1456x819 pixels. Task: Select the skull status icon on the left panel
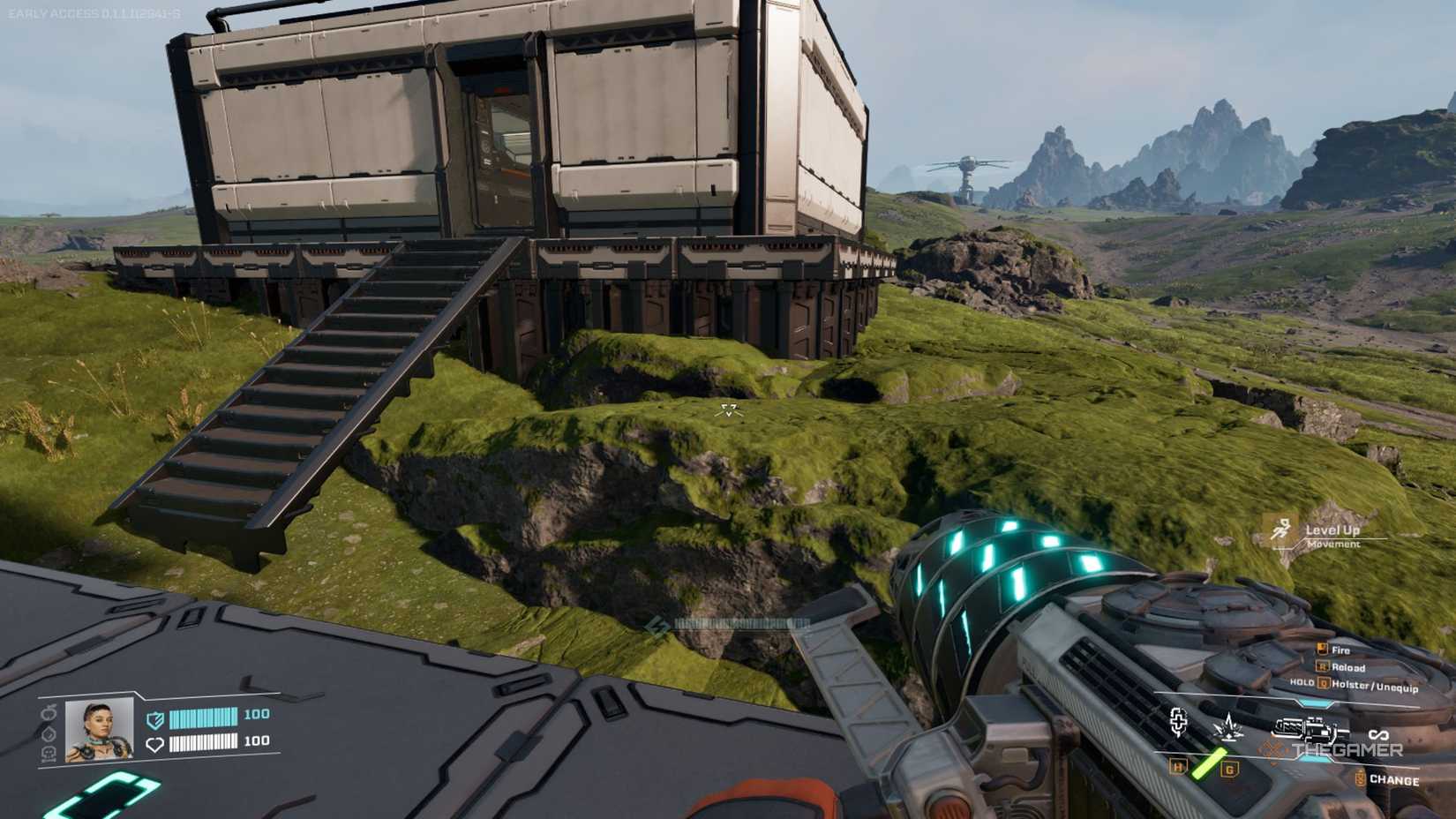[x=49, y=754]
